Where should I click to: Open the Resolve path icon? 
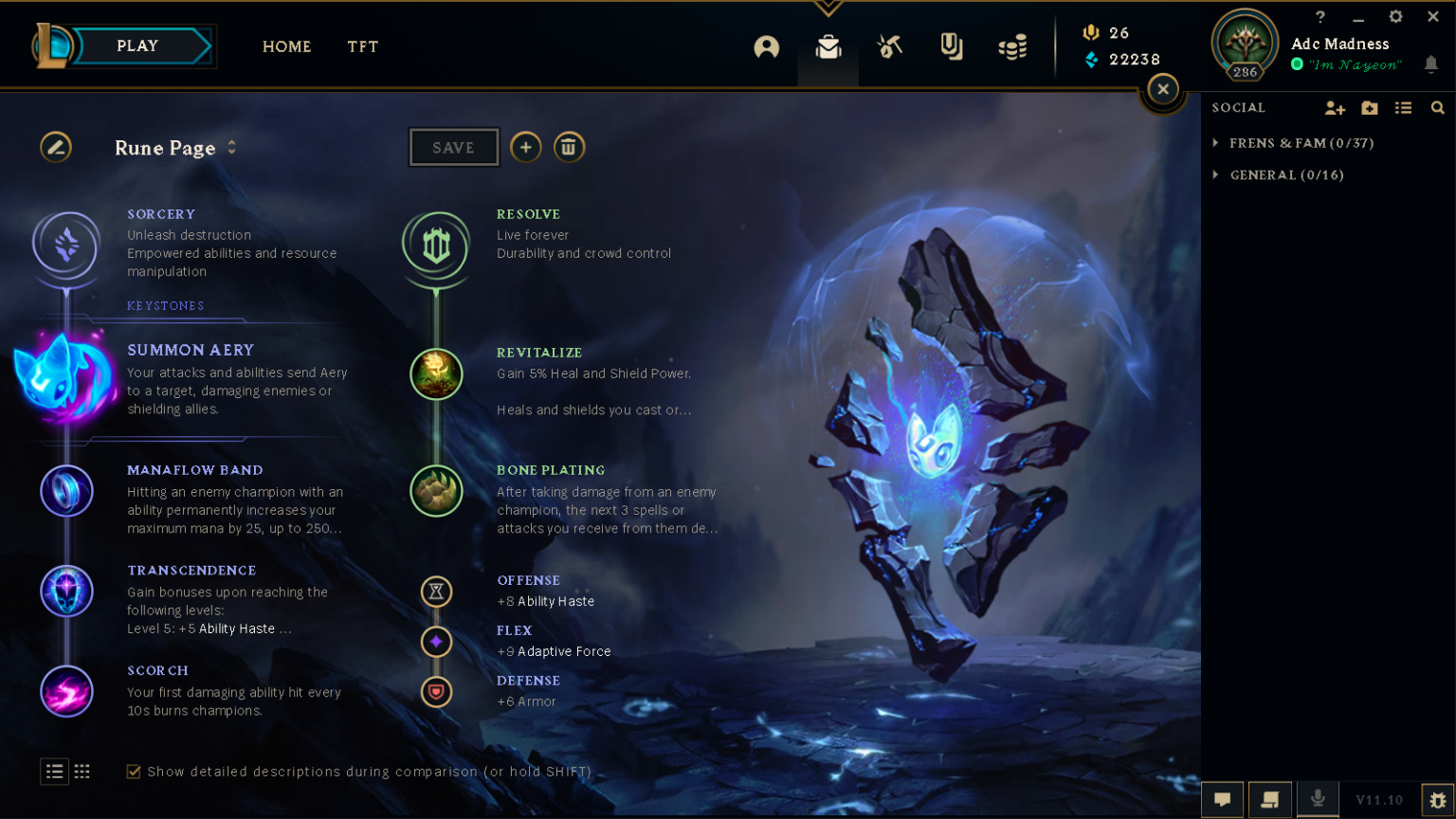click(436, 246)
